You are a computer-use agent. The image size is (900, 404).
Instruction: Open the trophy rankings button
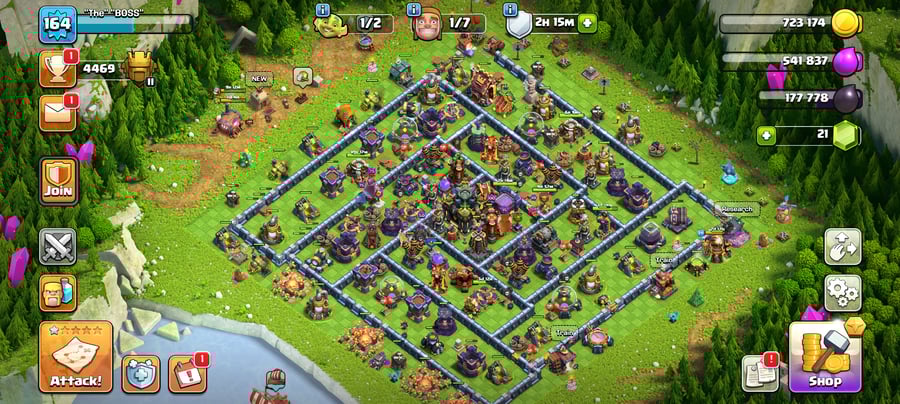pyautogui.click(x=58, y=68)
